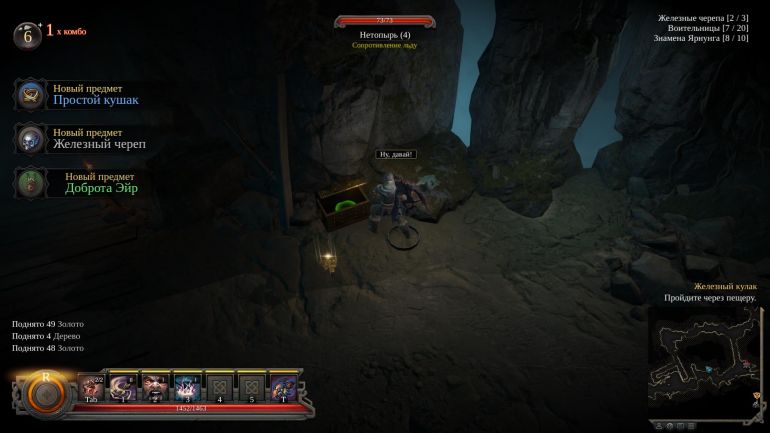This screenshot has width=770, height=433.
Task: Cast the lightning burst skill in slot 3
Action: [x=187, y=387]
